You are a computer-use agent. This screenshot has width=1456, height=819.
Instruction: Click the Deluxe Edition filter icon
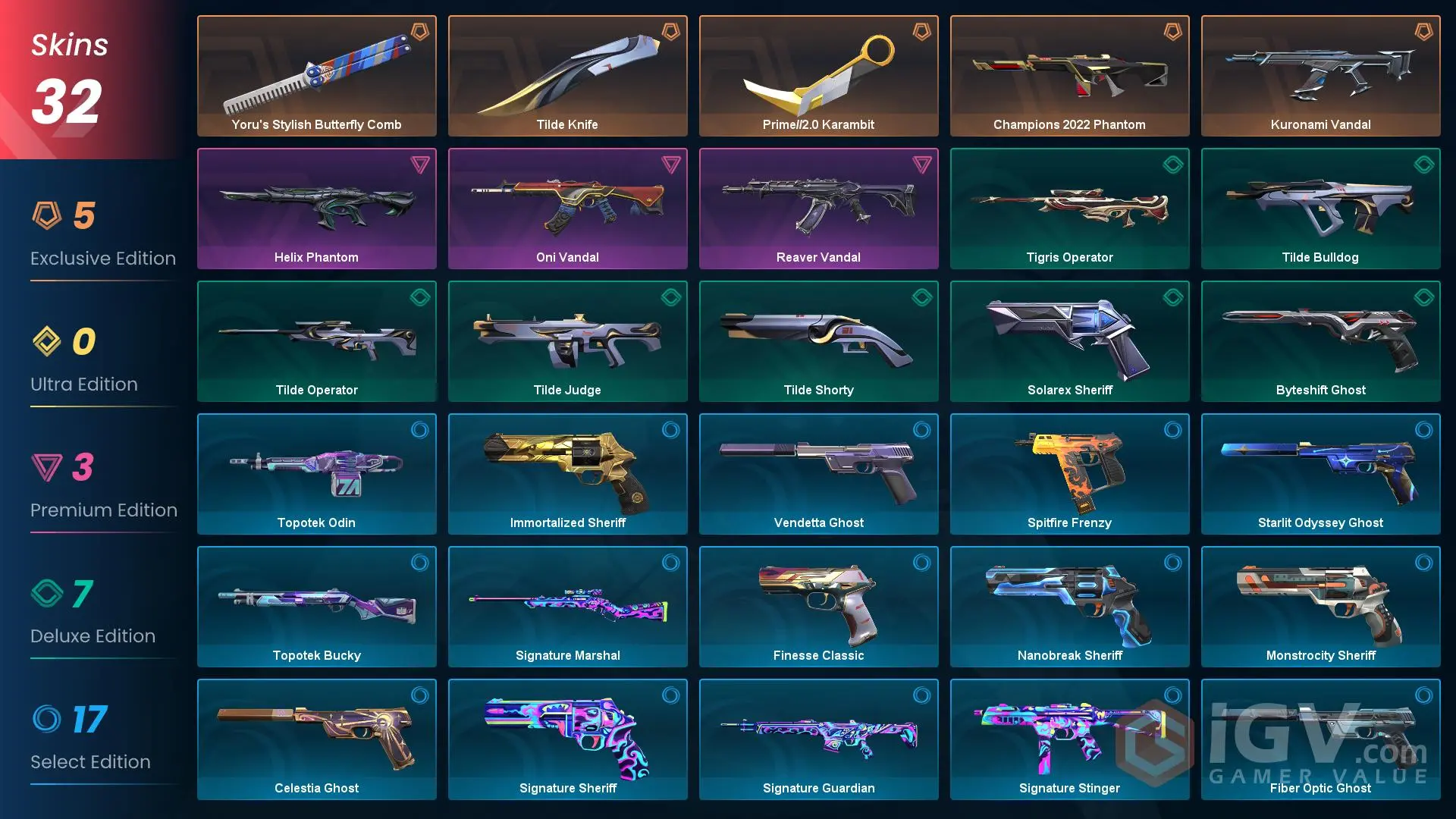pos(47,594)
